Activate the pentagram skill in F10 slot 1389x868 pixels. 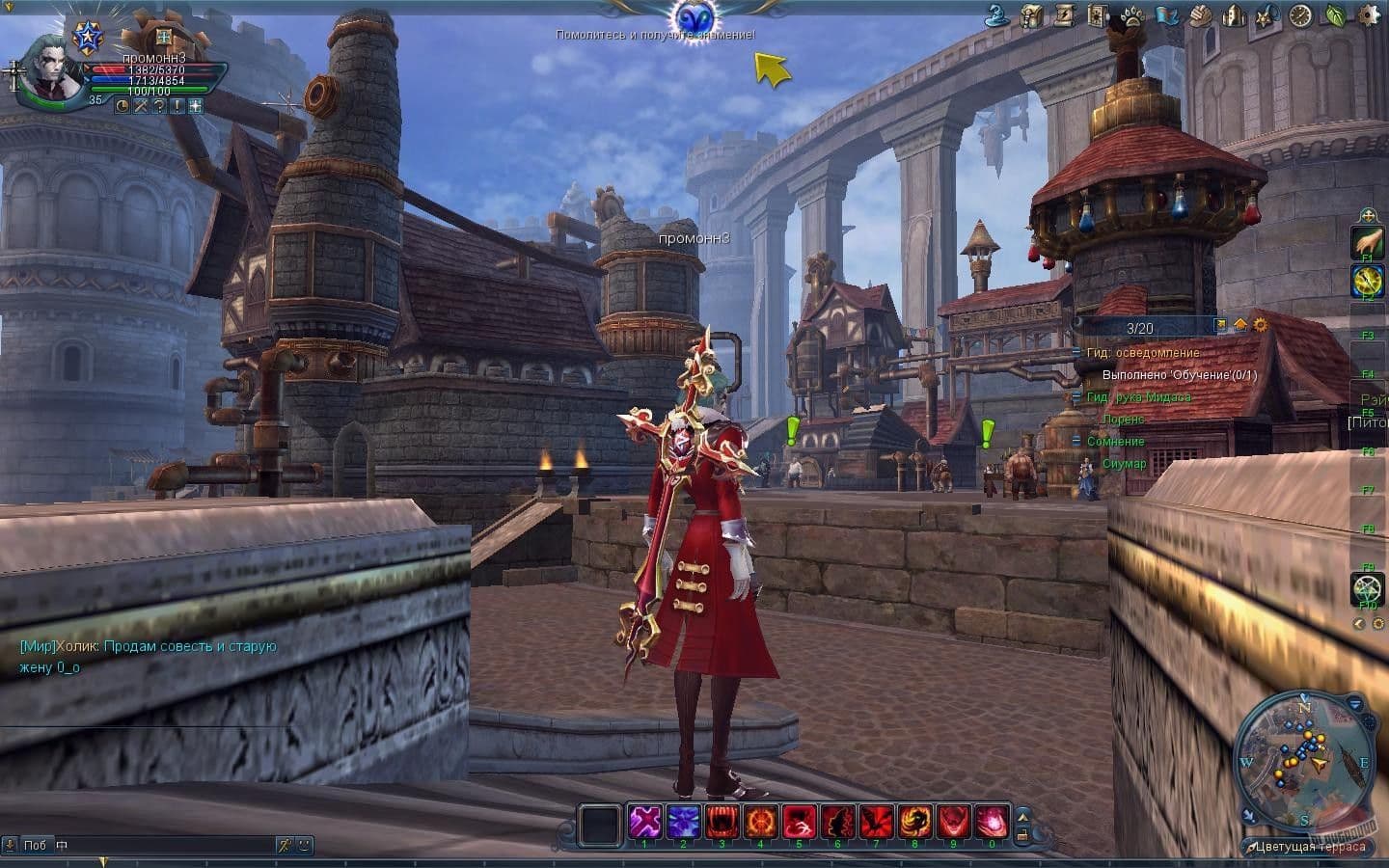[x=1367, y=588]
